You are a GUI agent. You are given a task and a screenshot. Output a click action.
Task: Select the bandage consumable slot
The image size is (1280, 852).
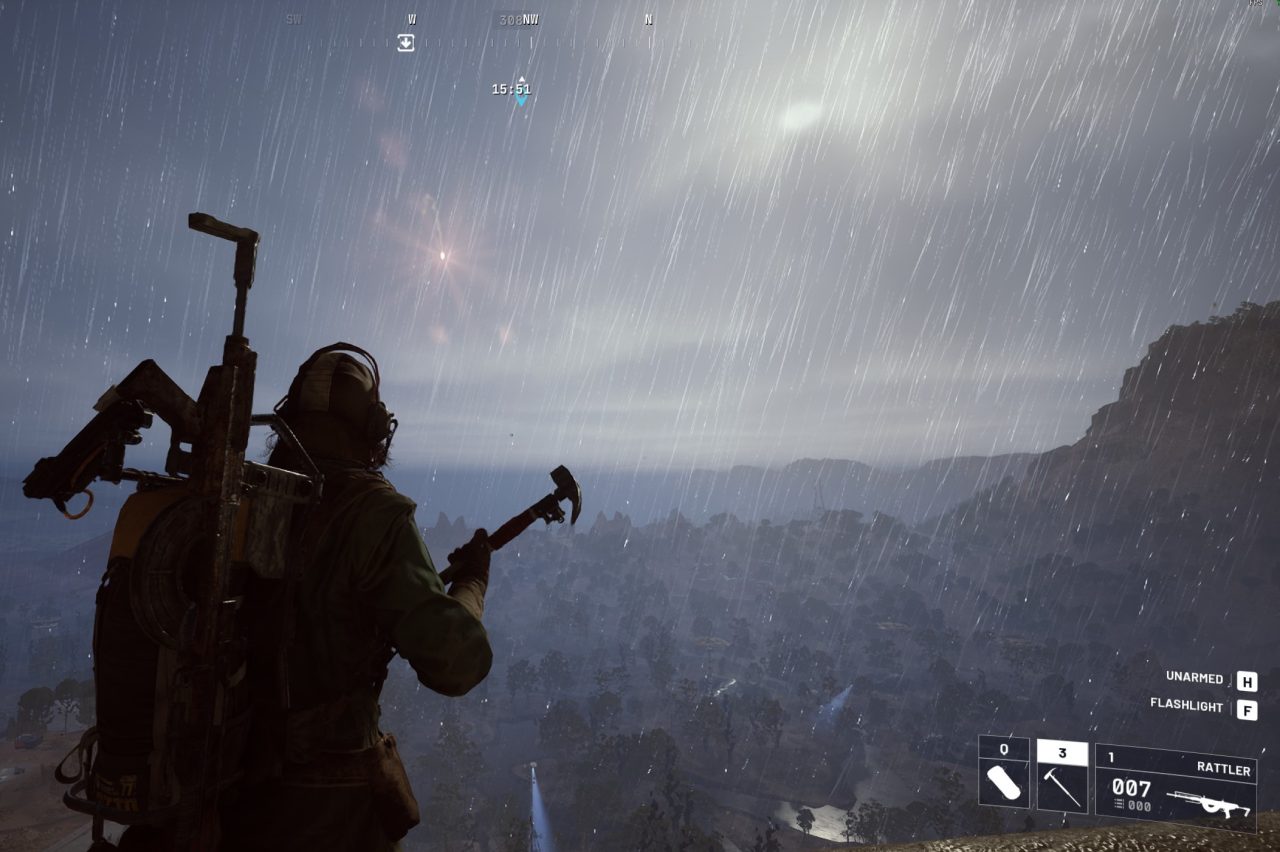click(1003, 773)
